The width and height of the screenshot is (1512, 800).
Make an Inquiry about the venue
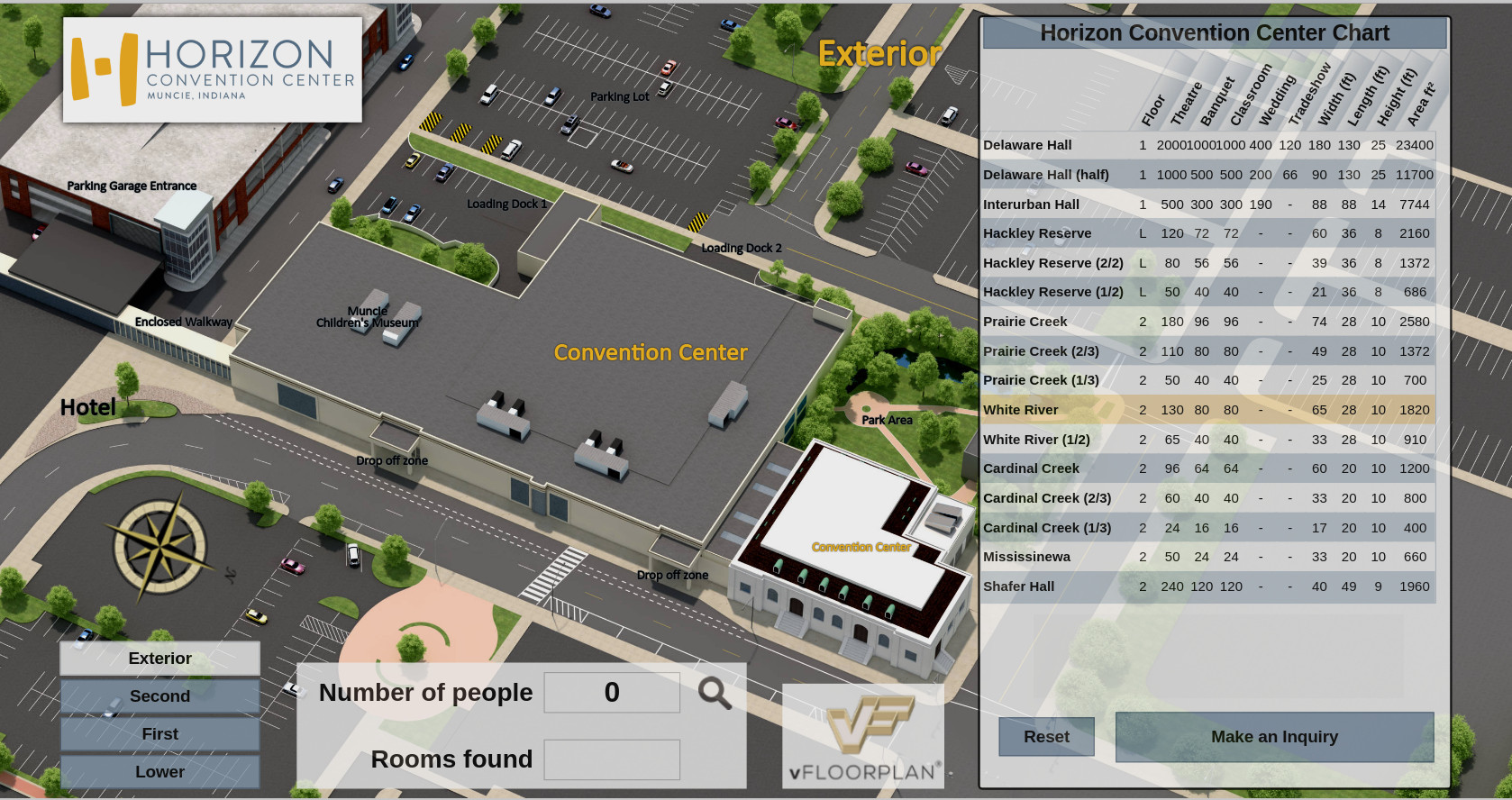(x=1274, y=737)
